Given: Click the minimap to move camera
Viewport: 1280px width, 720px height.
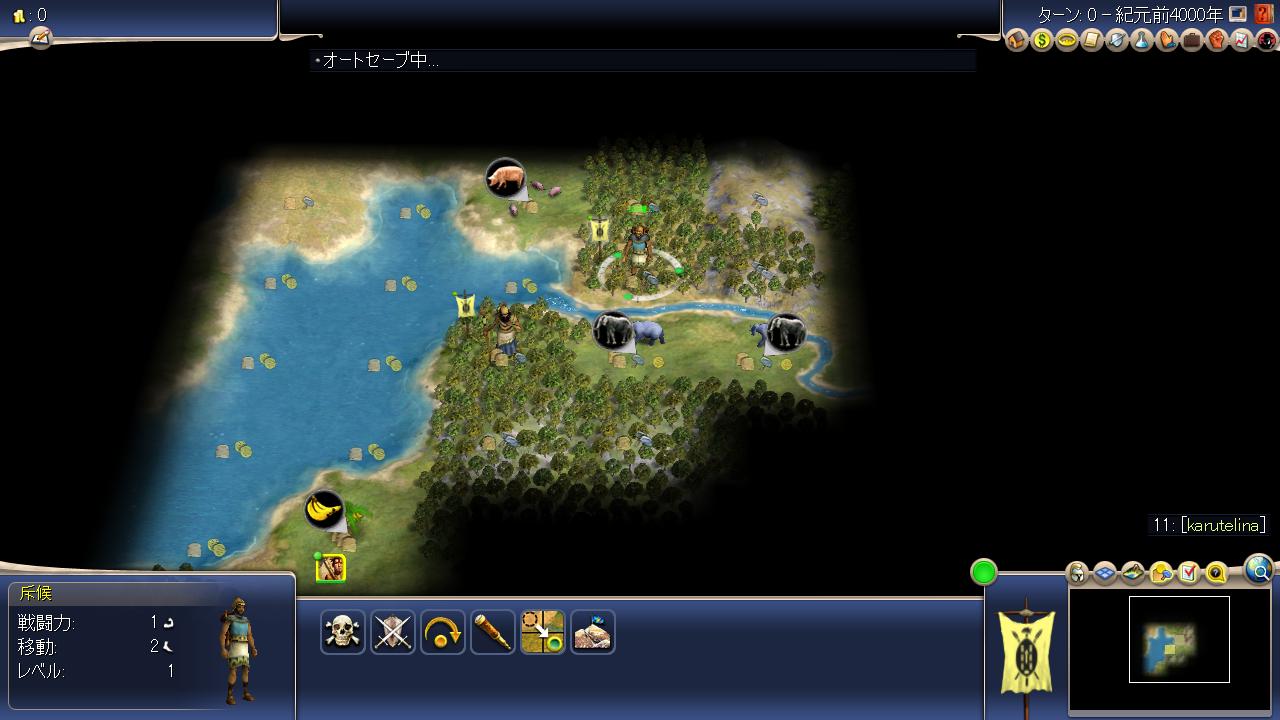Looking at the screenshot, I should point(1179,640).
